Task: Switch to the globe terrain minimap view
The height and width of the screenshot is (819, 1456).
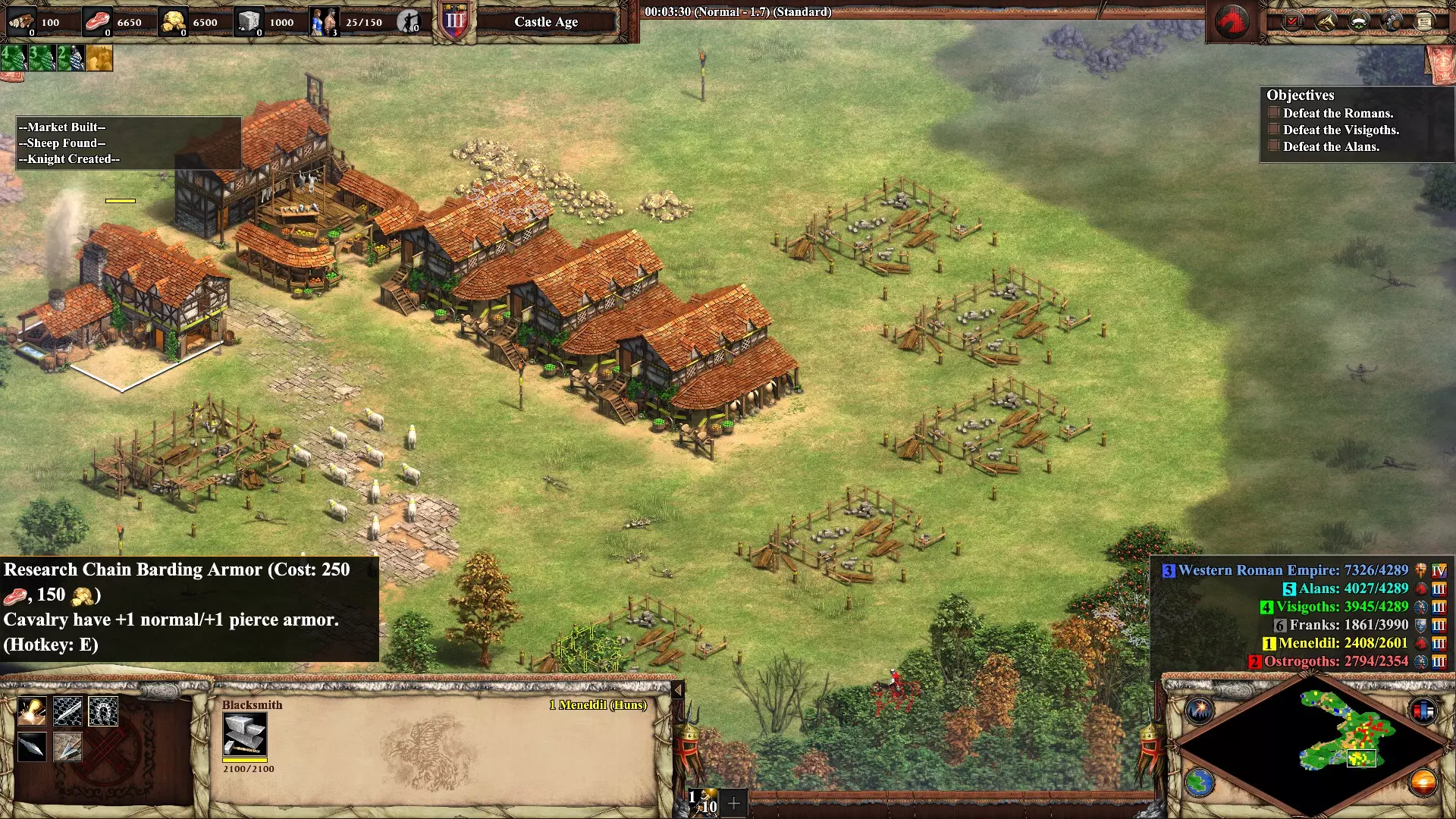Action: [1200, 782]
